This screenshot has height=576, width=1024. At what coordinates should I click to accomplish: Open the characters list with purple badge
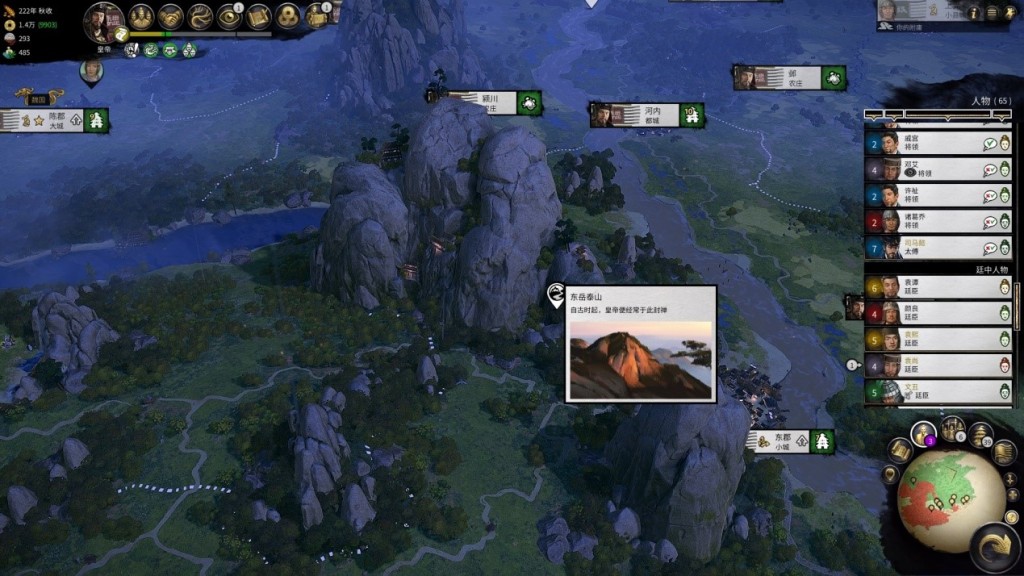click(924, 434)
